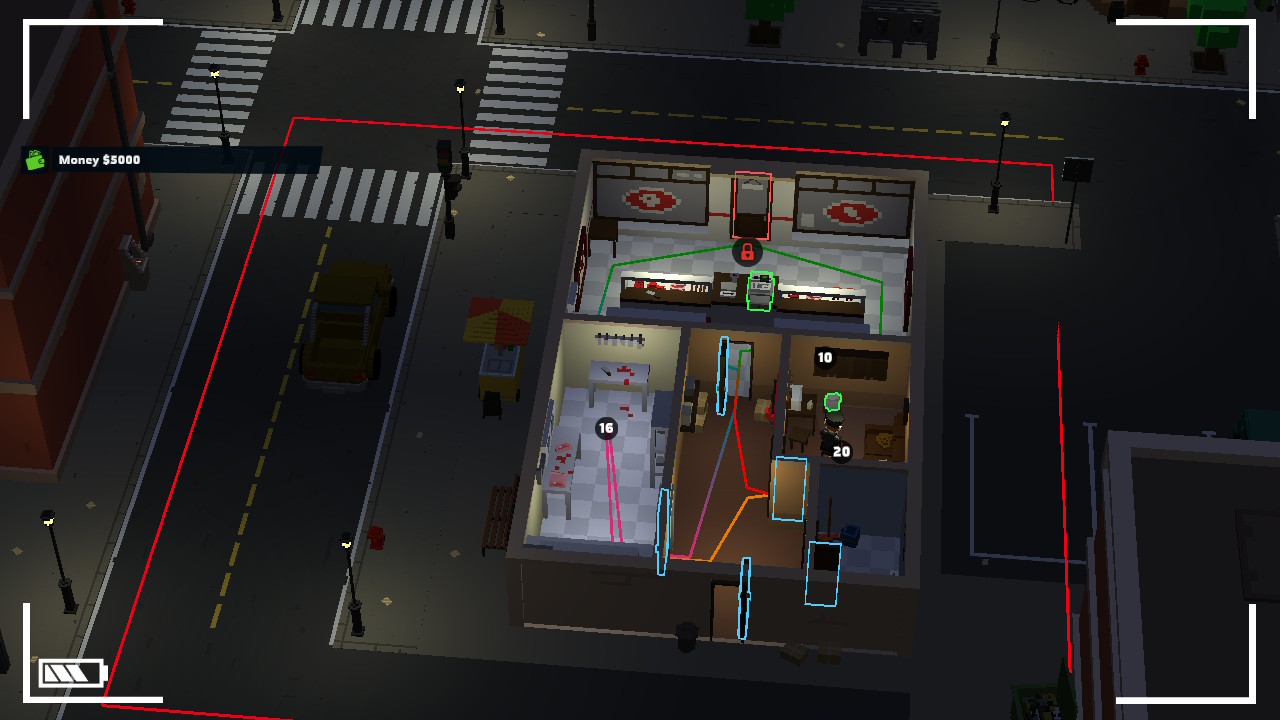
Task: Select the red padlock on the locked safe
Action: (748, 253)
